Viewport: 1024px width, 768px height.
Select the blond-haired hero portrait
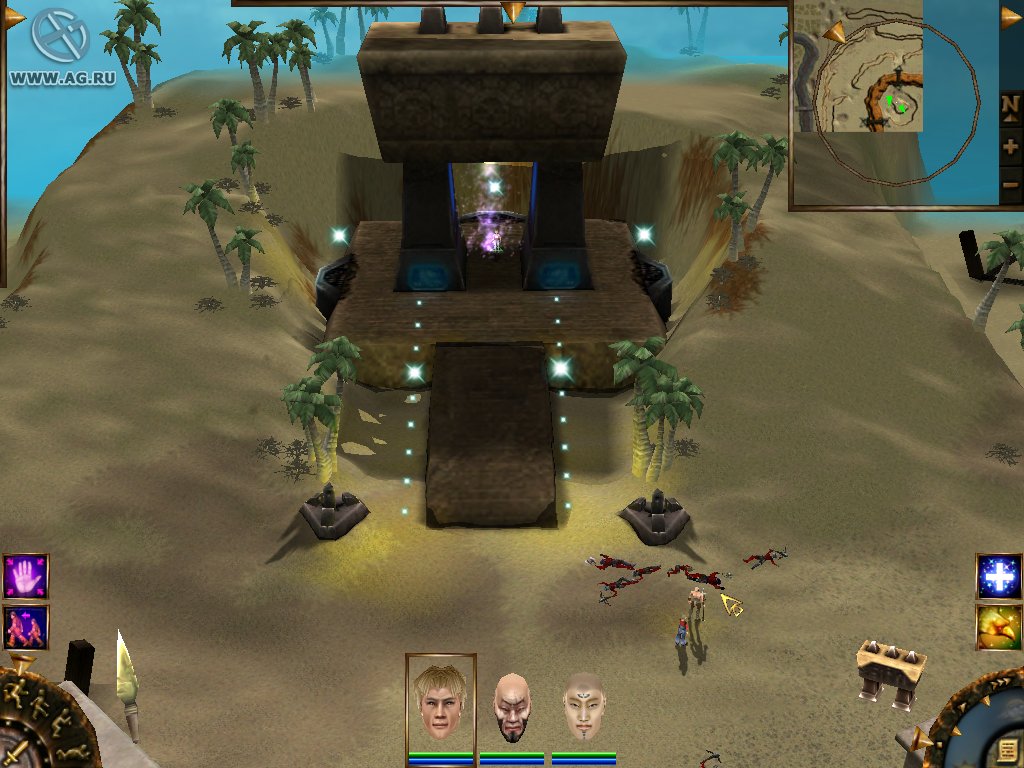point(441,701)
